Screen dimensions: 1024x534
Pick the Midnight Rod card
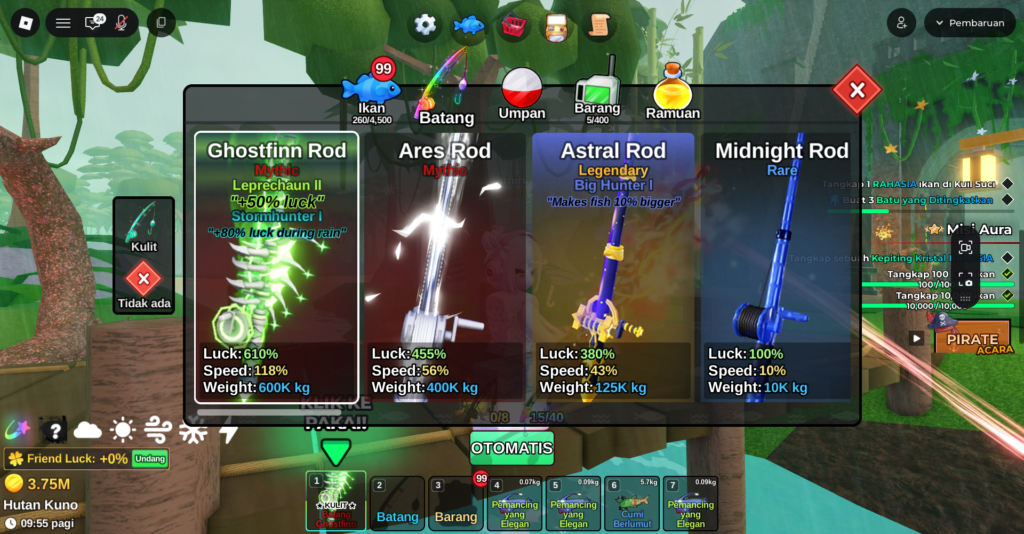click(x=781, y=267)
